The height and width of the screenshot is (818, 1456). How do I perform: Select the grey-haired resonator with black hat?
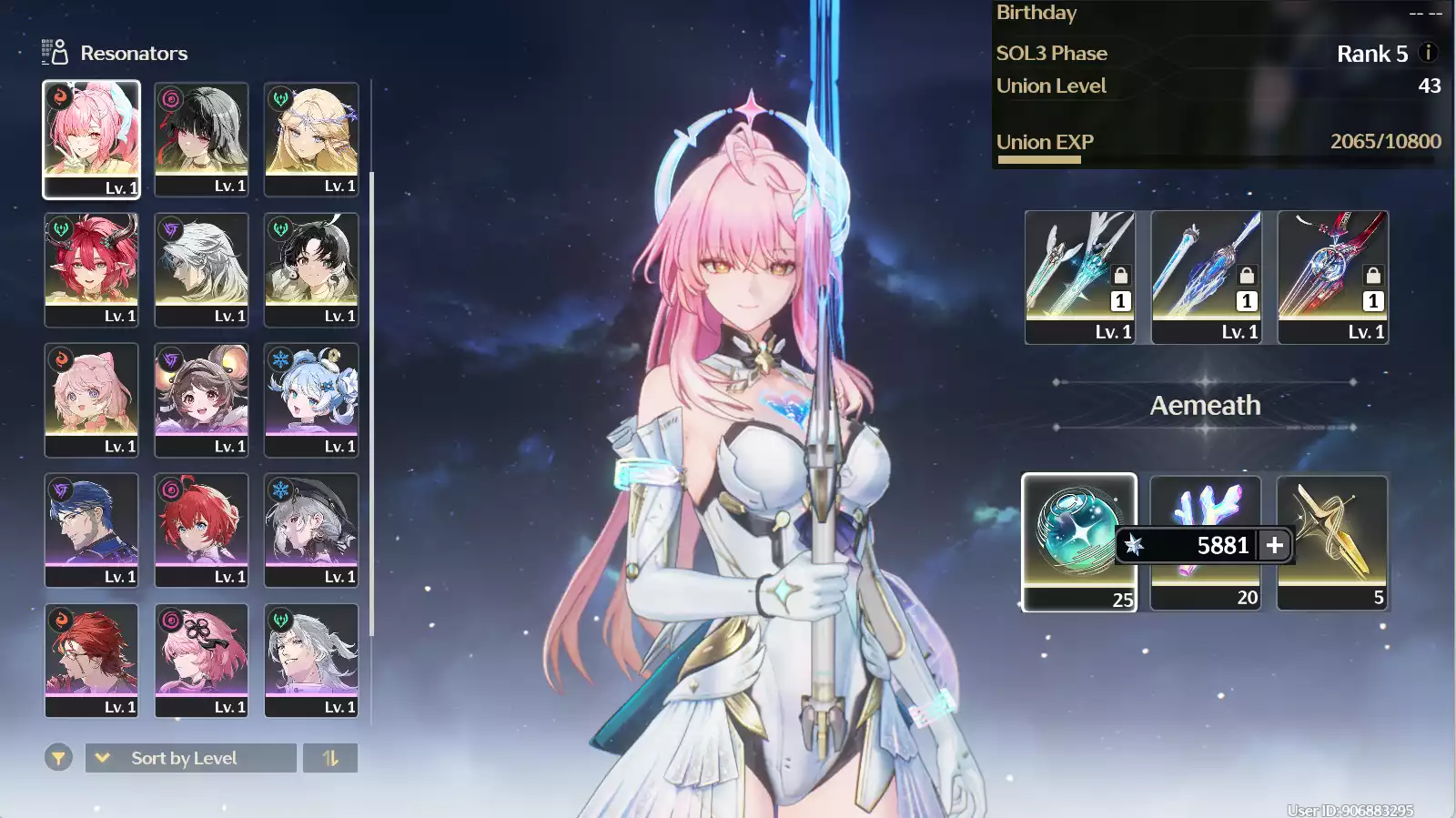pyautogui.click(x=311, y=530)
